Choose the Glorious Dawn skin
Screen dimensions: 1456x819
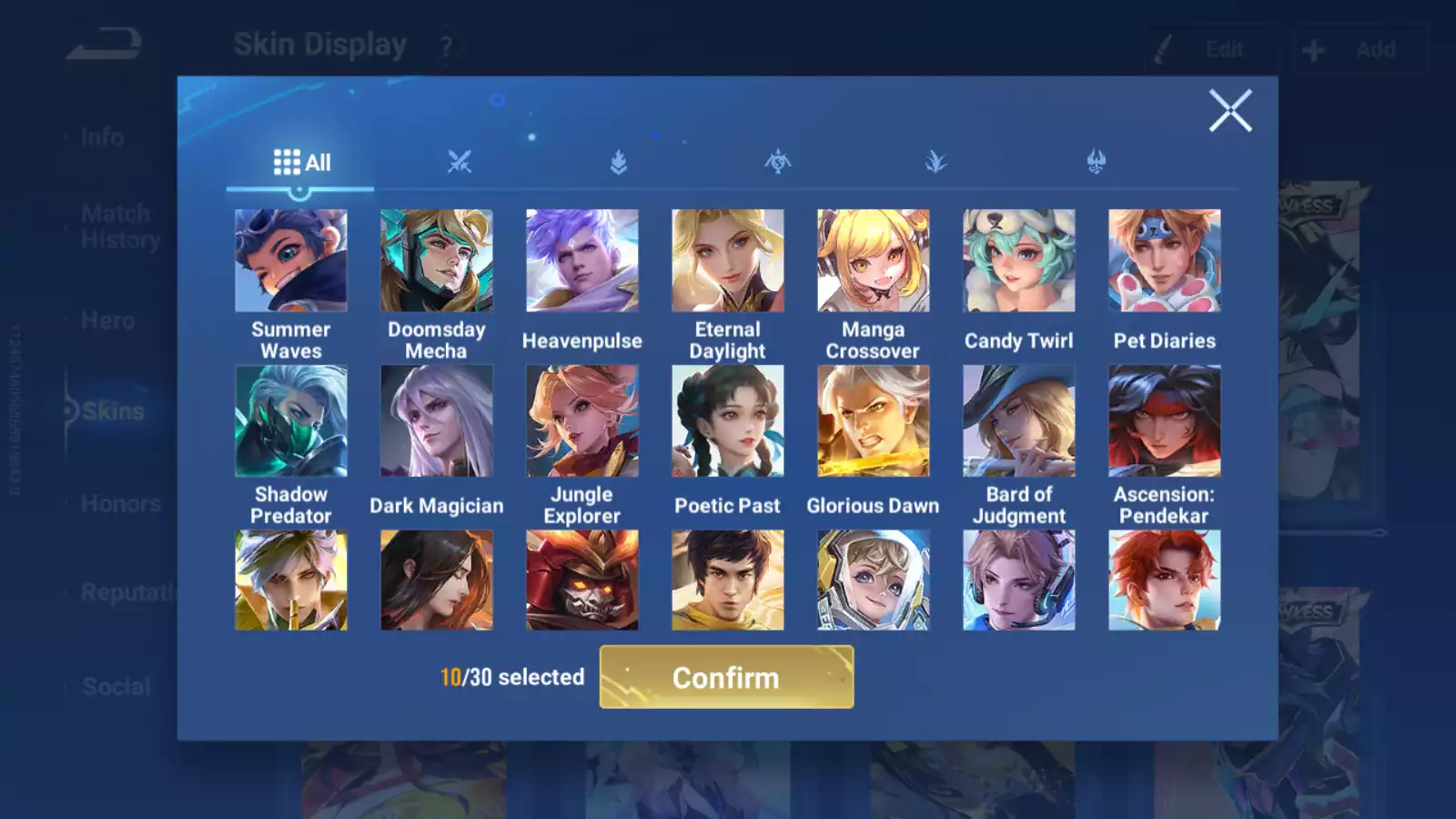[x=874, y=421]
